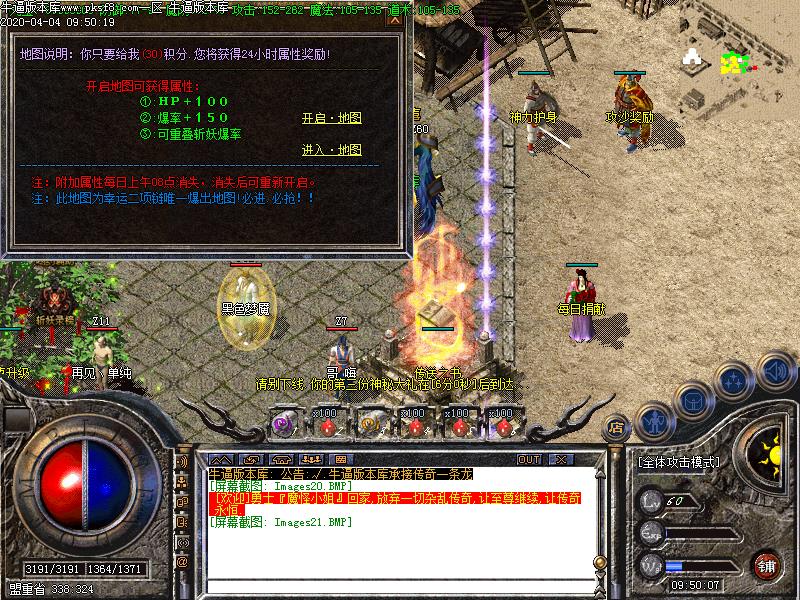Open the character equipment round button
Image resolution: width=800 pixels, height=600 pixels.
(x=653, y=421)
